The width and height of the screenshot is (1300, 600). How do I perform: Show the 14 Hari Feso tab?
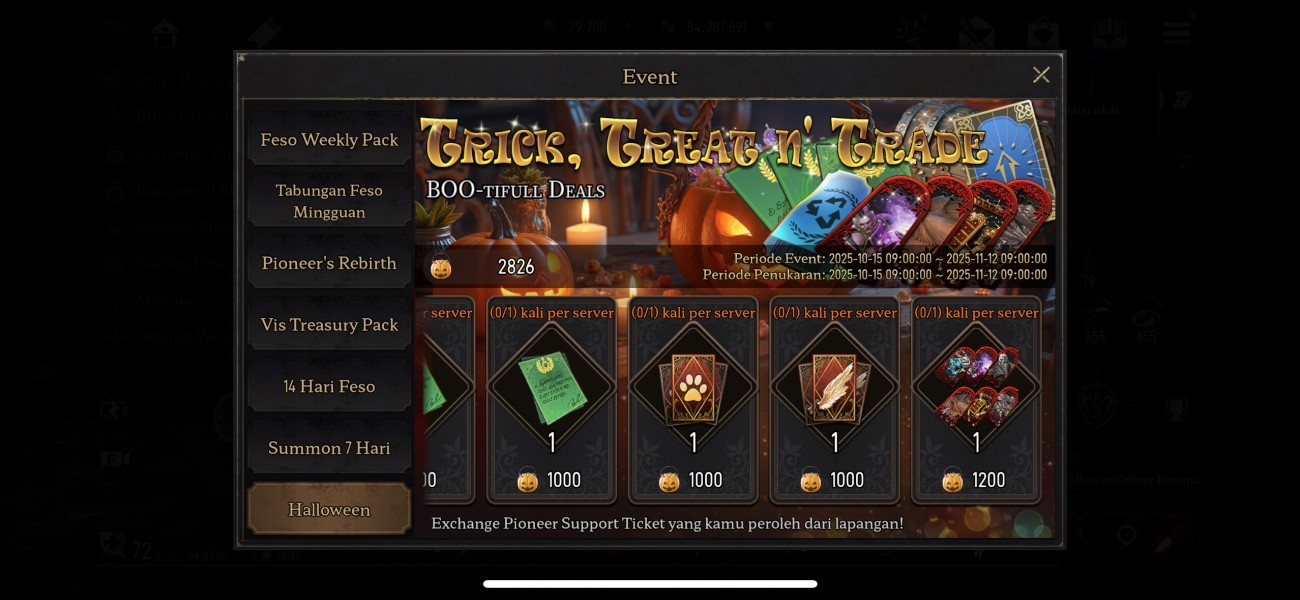(x=329, y=386)
